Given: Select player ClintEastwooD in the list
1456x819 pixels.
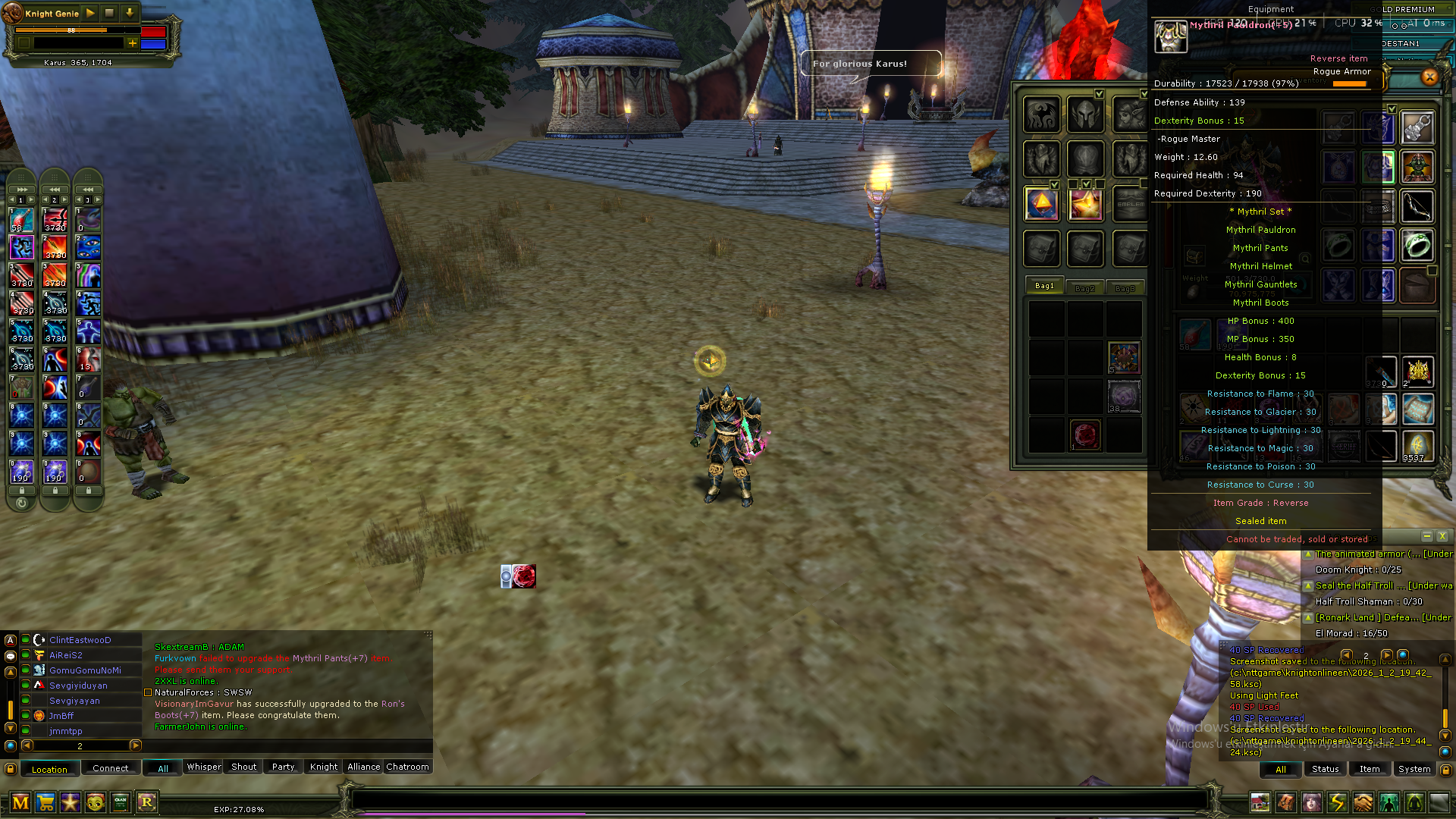Looking at the screenshot, I should (80, 640).
